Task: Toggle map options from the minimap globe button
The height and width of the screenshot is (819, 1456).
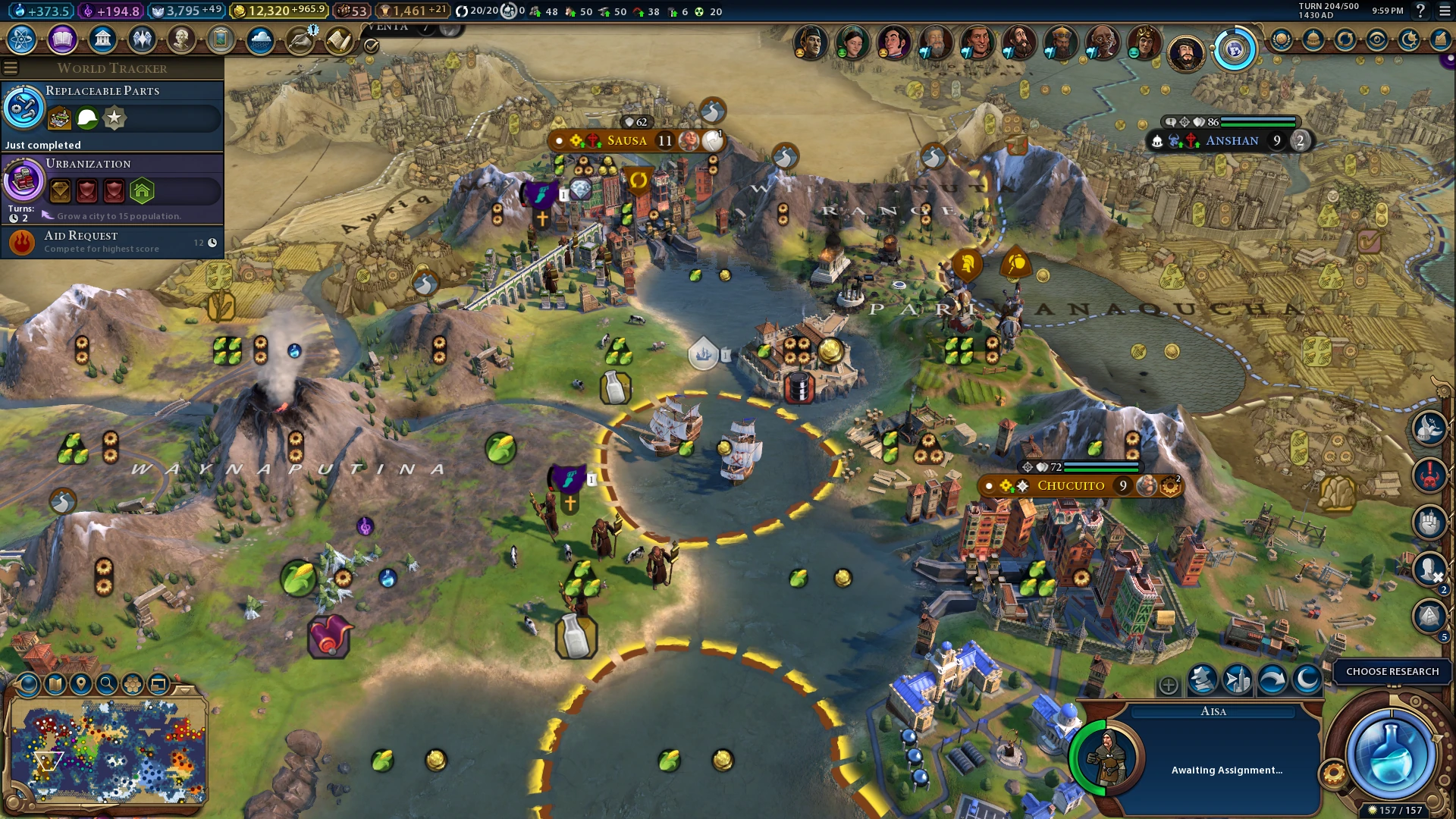Action: pos(29,683)
